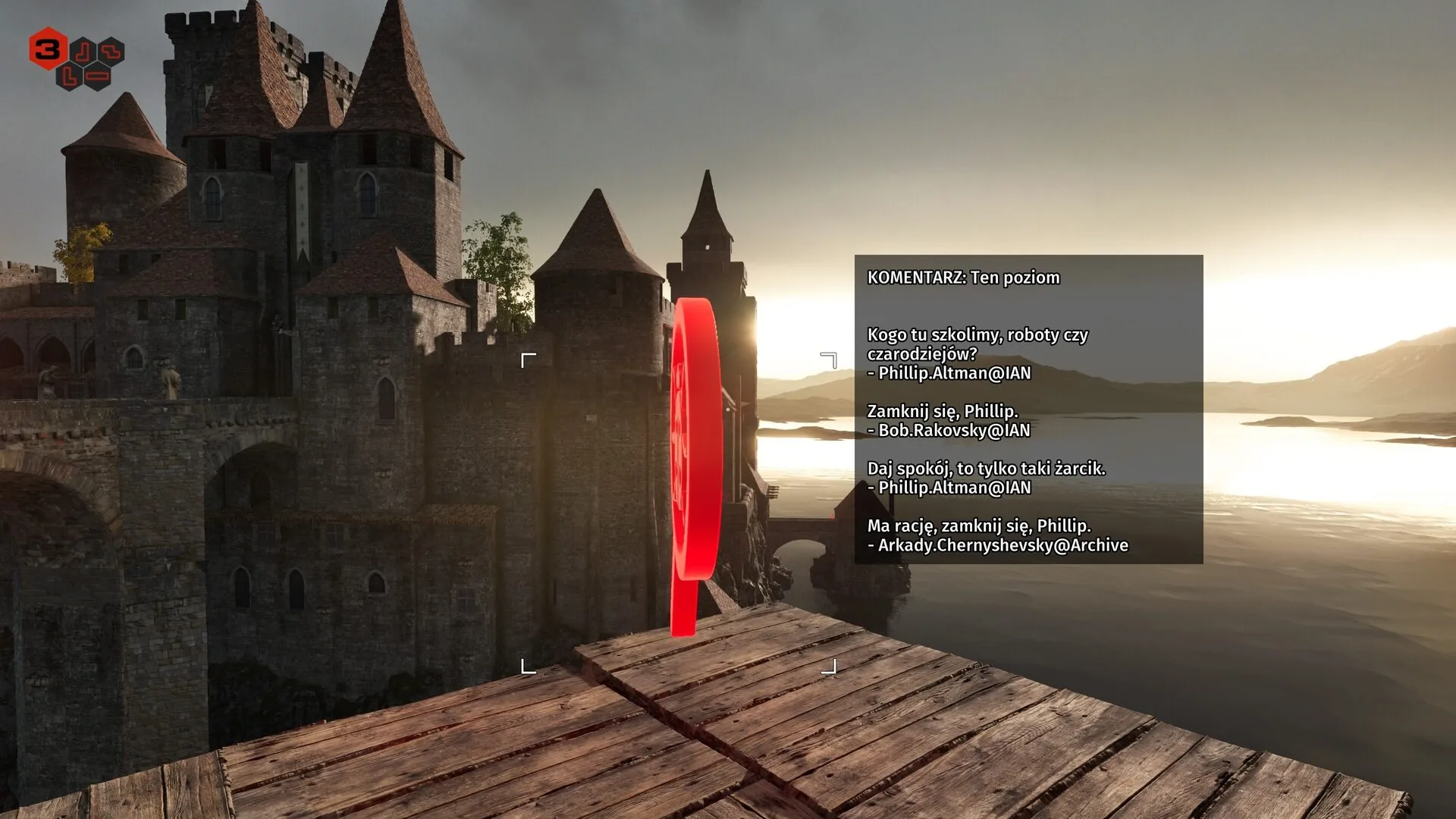Select the KOMENTARZ: Ten poziom header
Screen dimensions: 1456x819
962,278
